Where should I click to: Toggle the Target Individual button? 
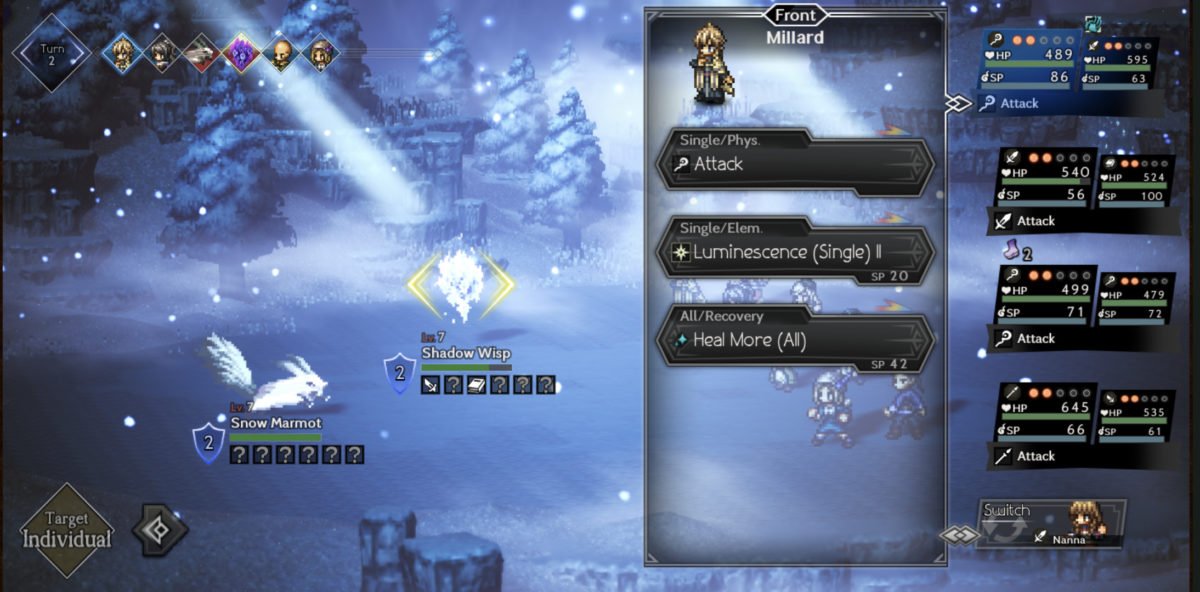[68, 530]
